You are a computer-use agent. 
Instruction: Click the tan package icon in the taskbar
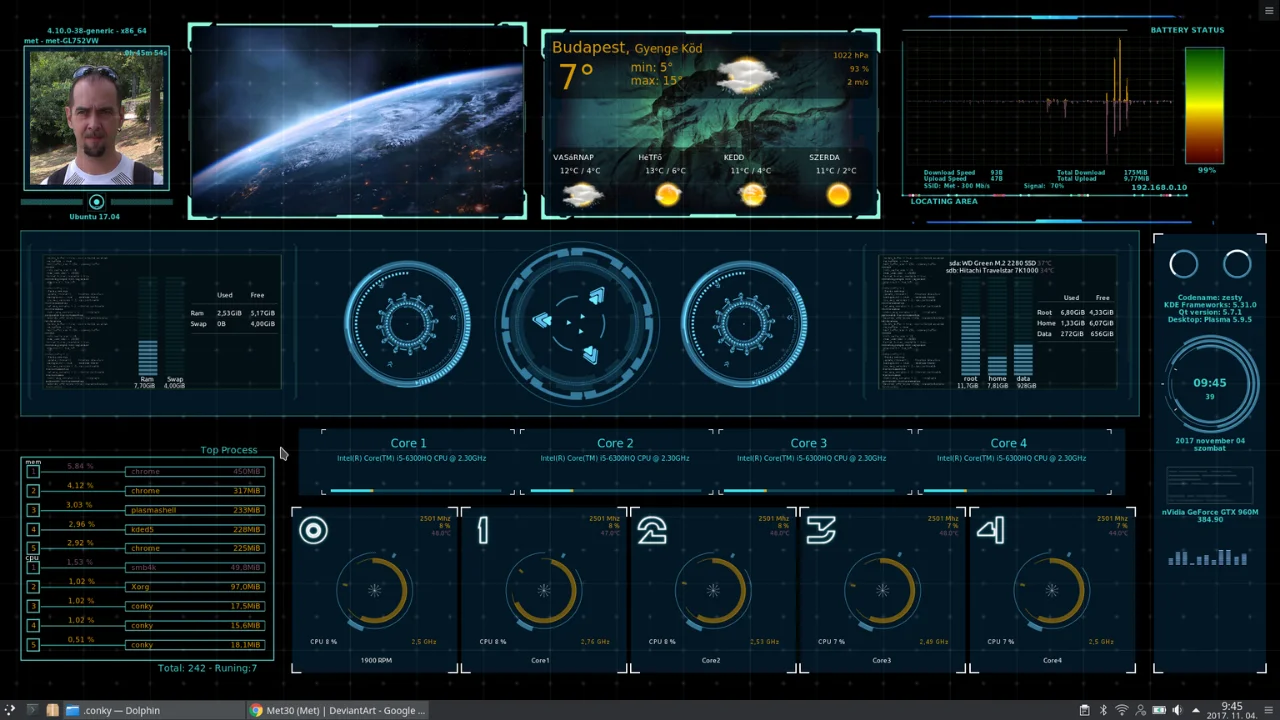click(52, 710)
